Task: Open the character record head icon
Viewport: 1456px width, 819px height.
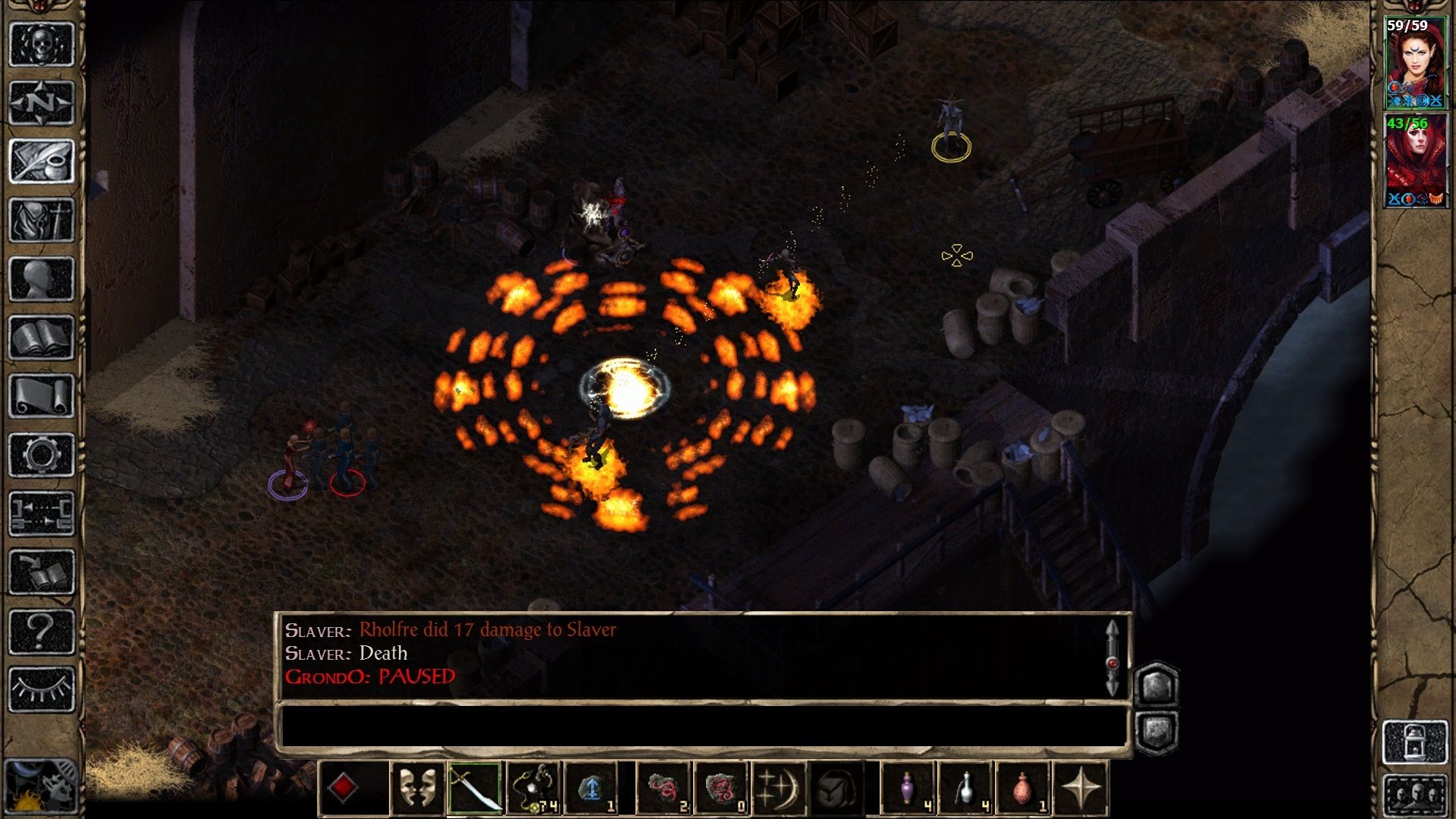Action: click(42, 278)
